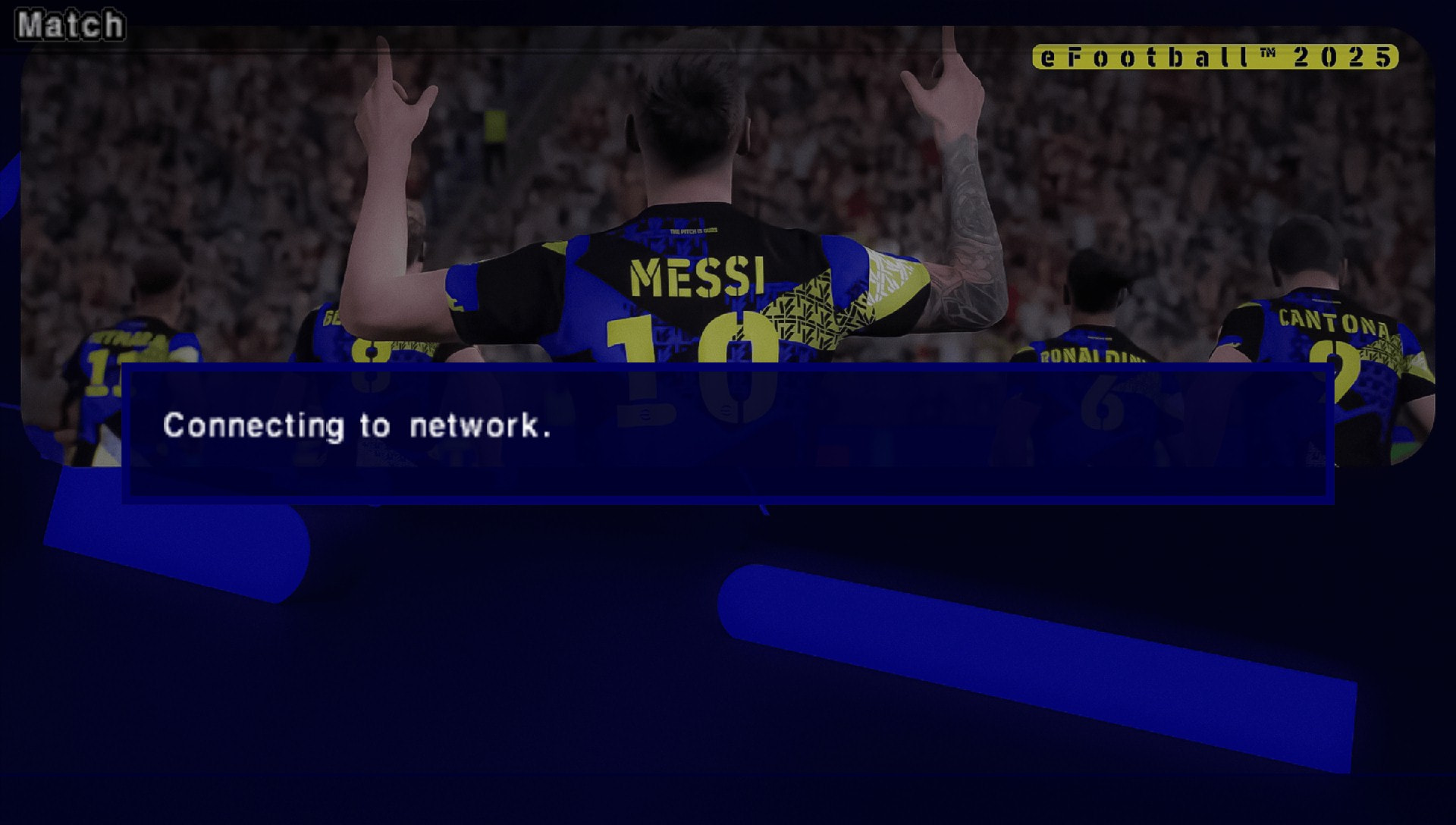Click the left blue angled shape
This screenshot has width=1456, height=825.
174,531
